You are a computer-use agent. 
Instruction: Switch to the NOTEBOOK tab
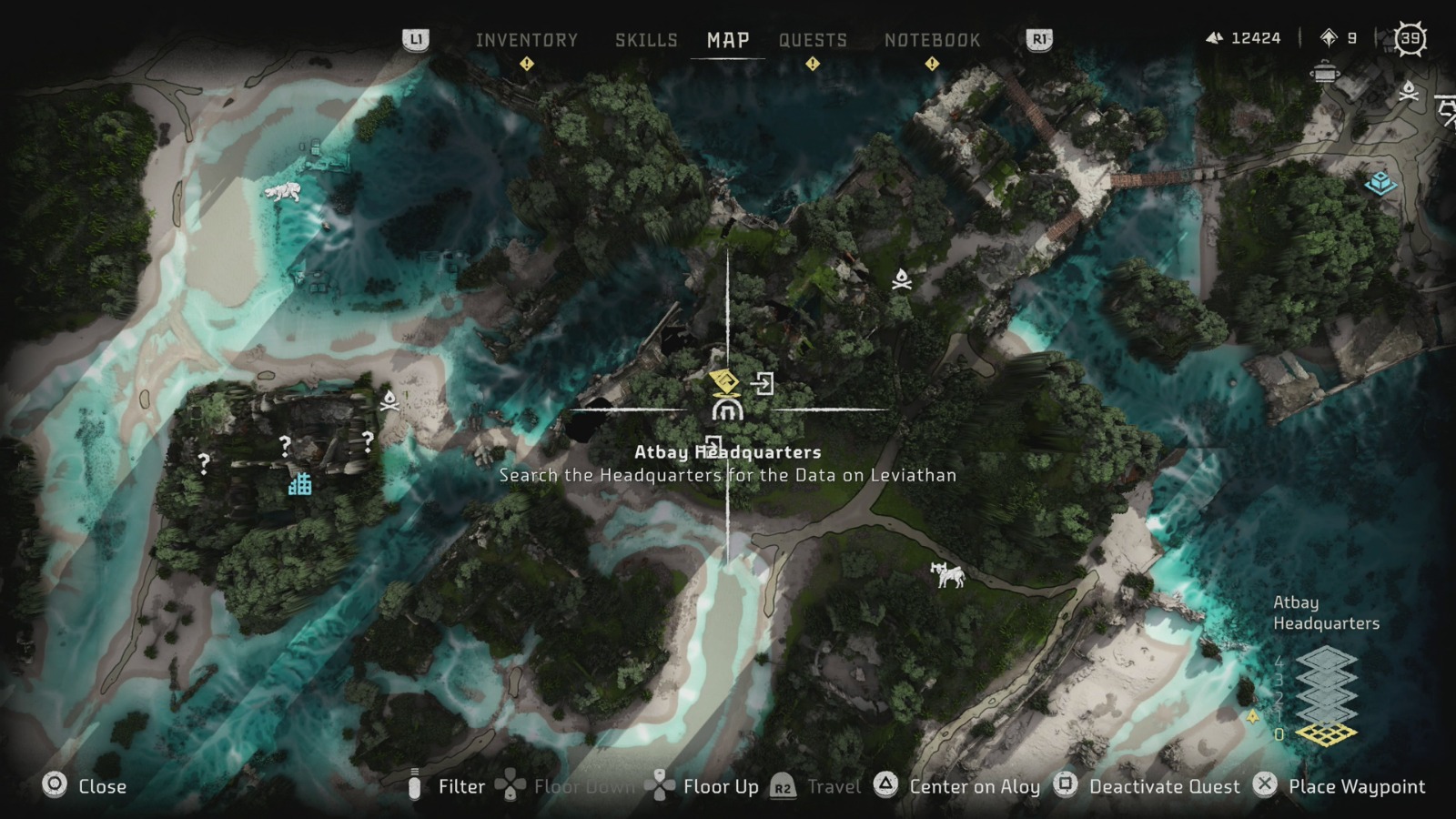tap(932, 40)
